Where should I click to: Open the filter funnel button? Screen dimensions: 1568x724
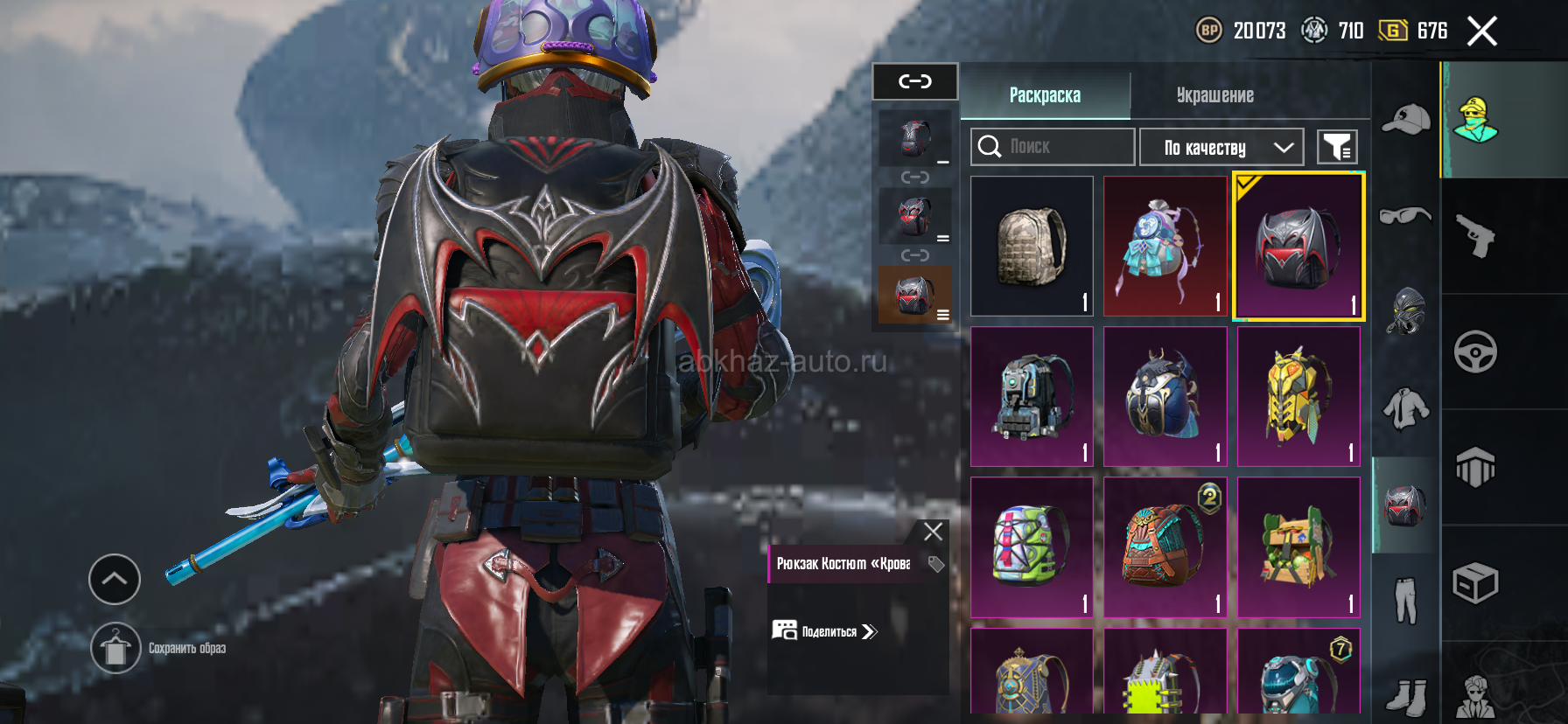[x=1337, y=147]
